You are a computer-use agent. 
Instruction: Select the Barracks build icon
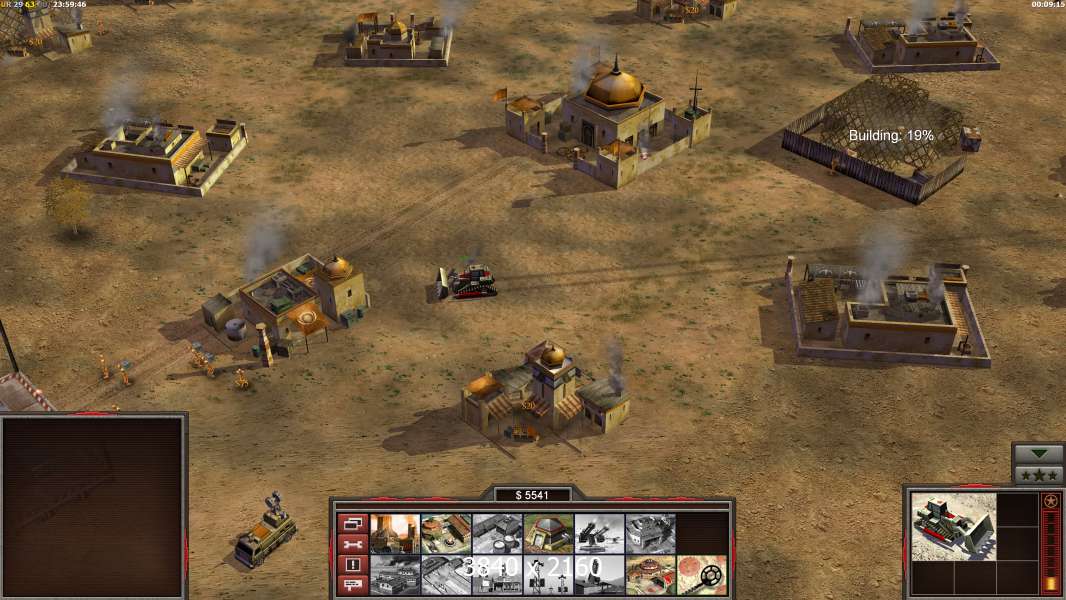[x=446, y=533]
